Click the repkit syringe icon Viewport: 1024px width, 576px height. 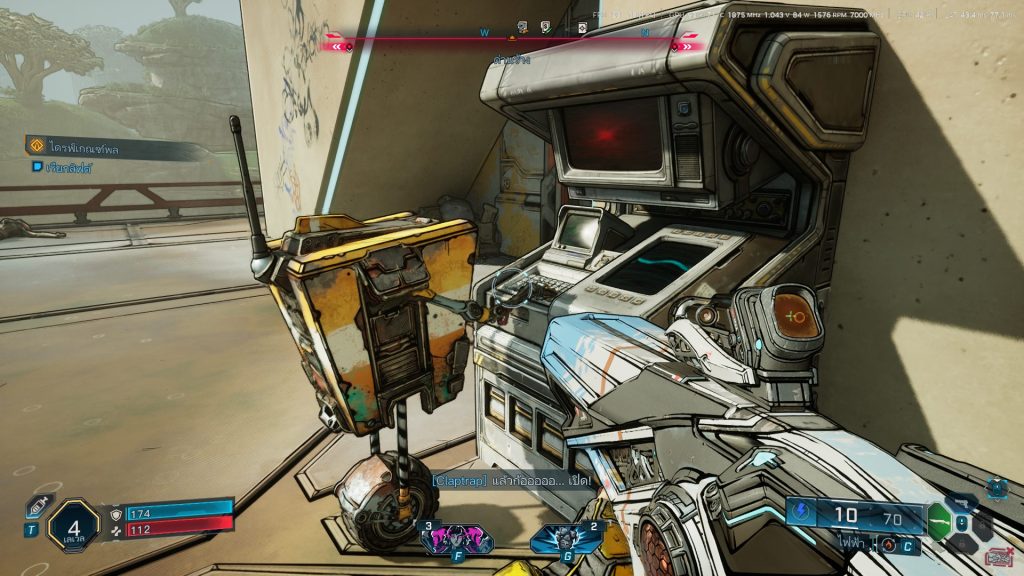click(x=35, y=507)
